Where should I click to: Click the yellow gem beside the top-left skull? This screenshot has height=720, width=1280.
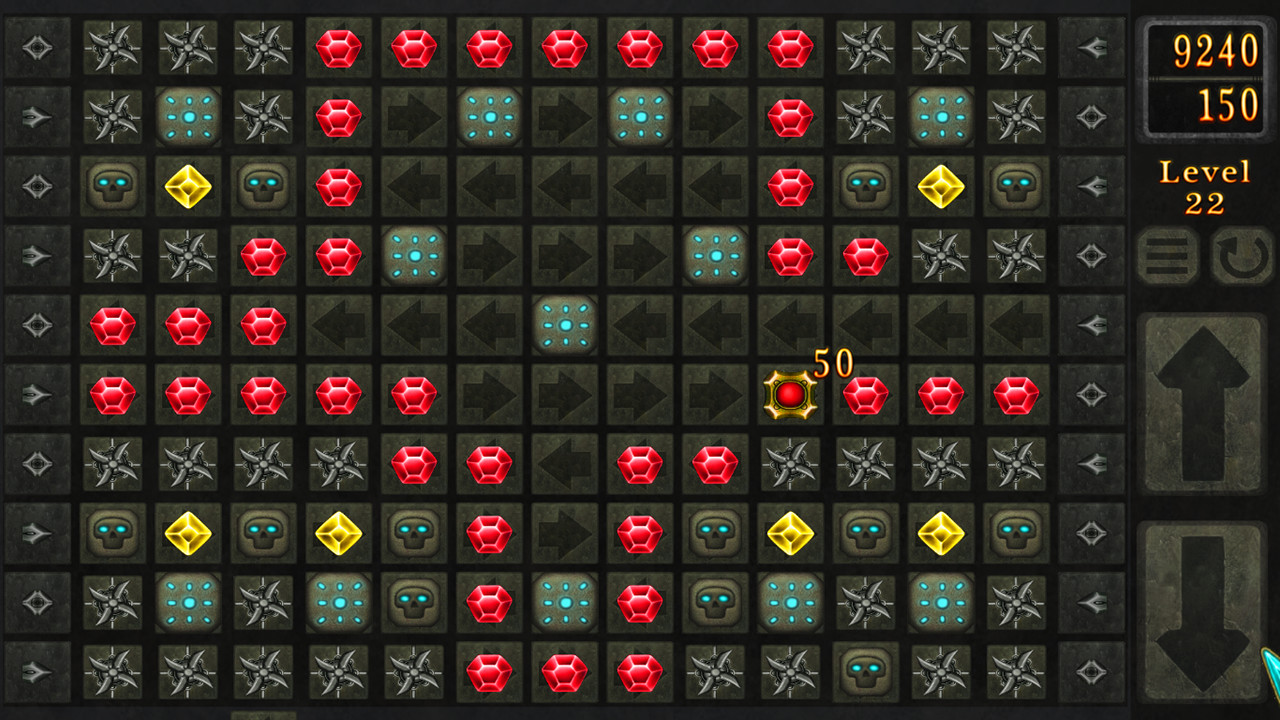pos(188,187)
